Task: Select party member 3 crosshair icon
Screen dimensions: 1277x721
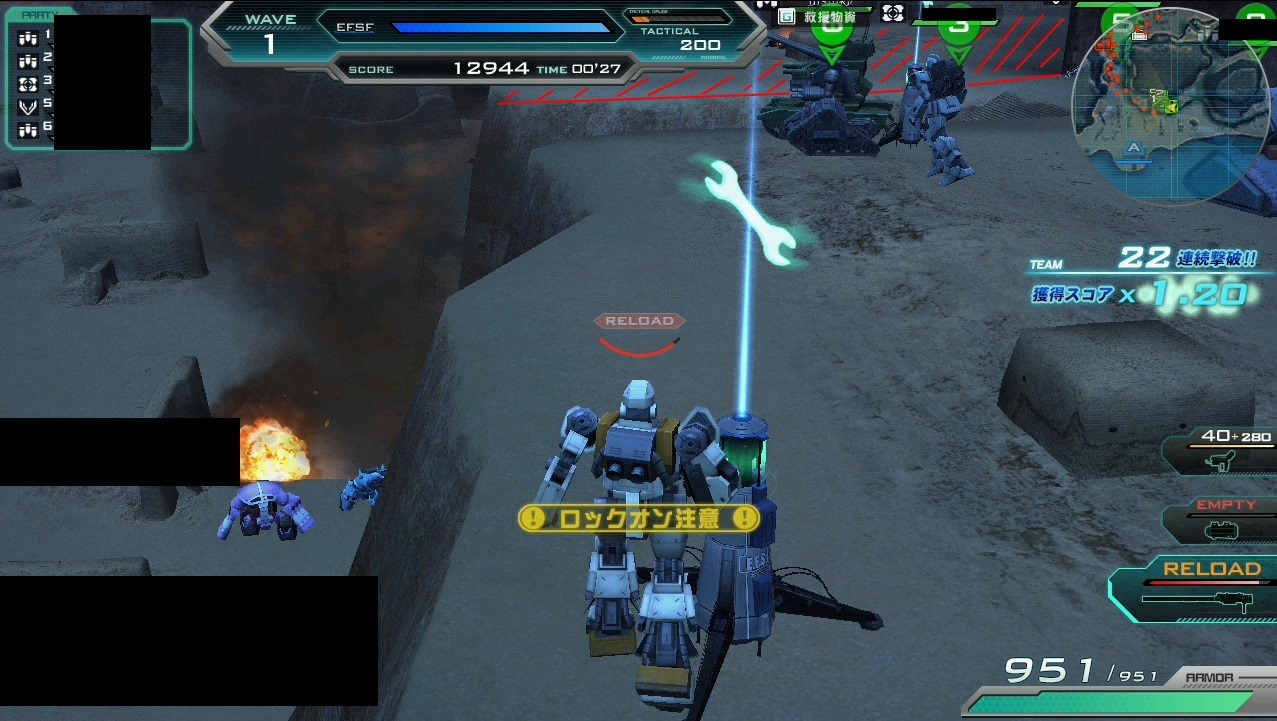Action: point(28,83)
